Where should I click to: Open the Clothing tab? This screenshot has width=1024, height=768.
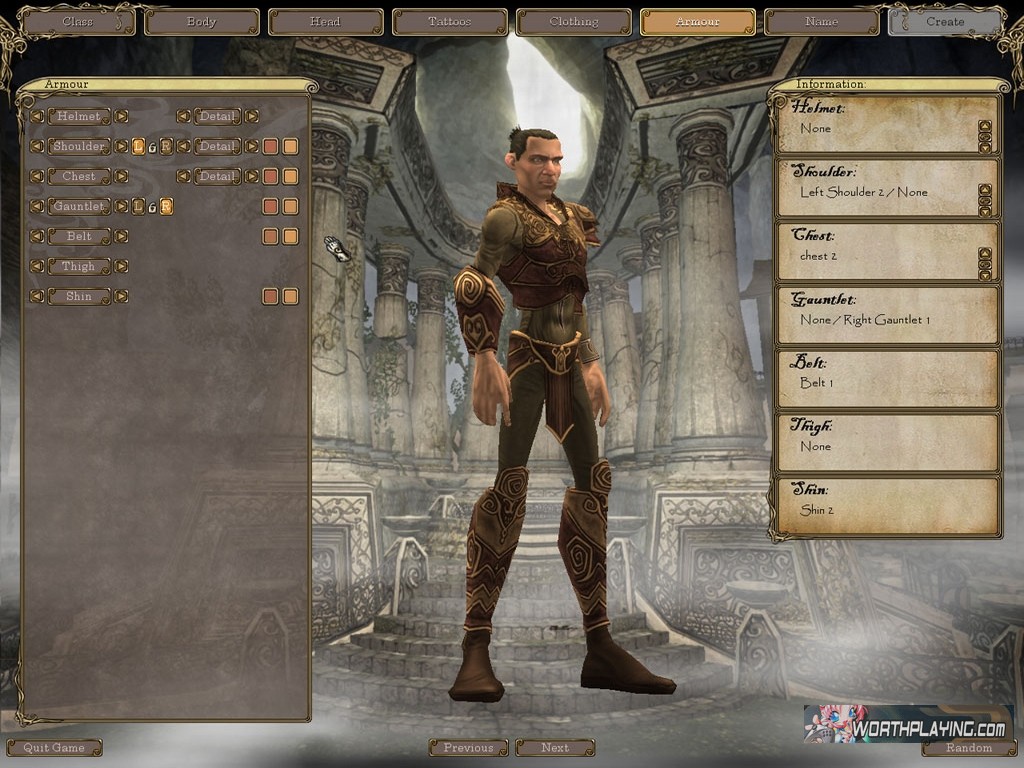[573, 21]
